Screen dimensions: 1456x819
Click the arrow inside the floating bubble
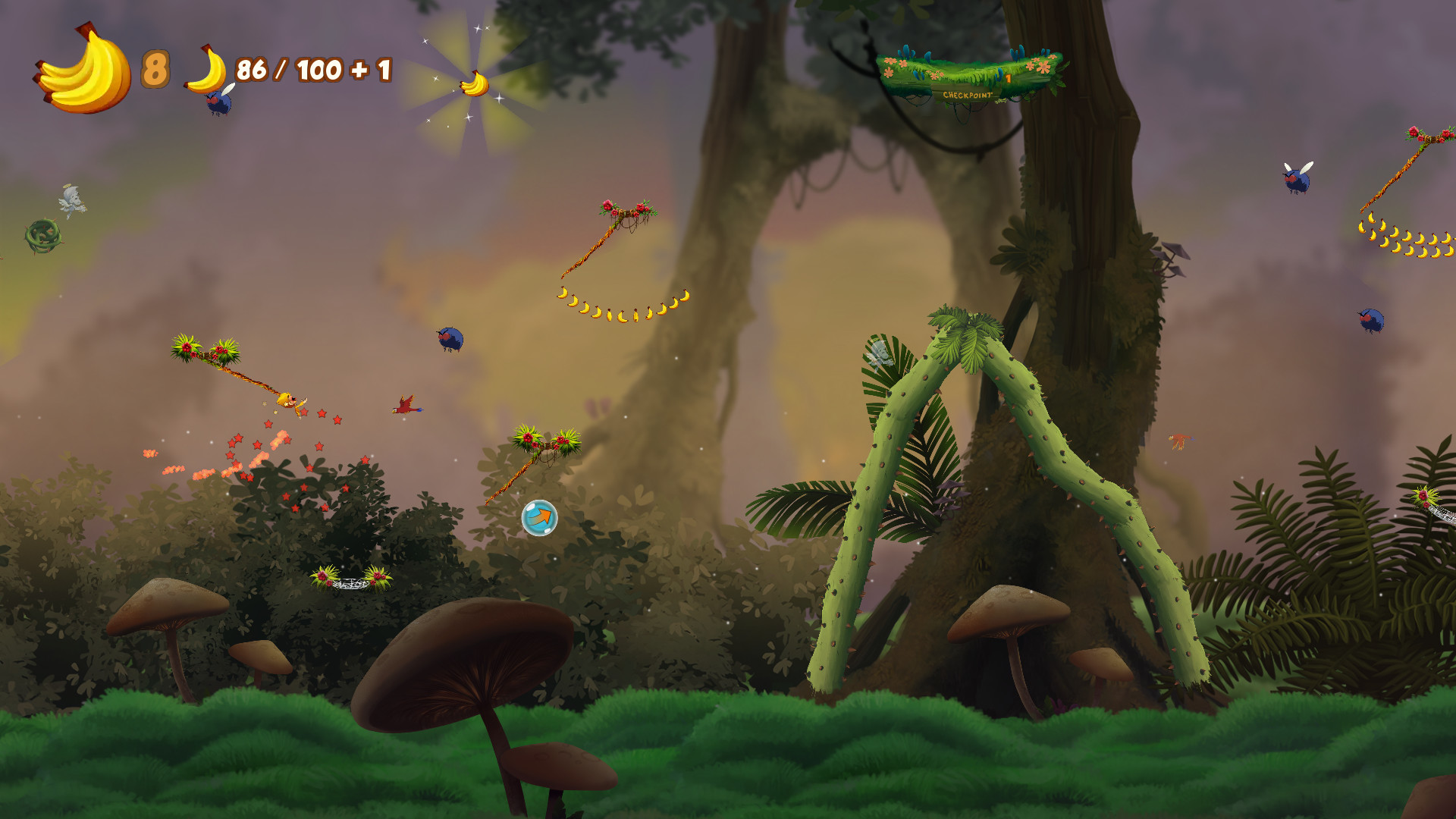tap(539, 518)
